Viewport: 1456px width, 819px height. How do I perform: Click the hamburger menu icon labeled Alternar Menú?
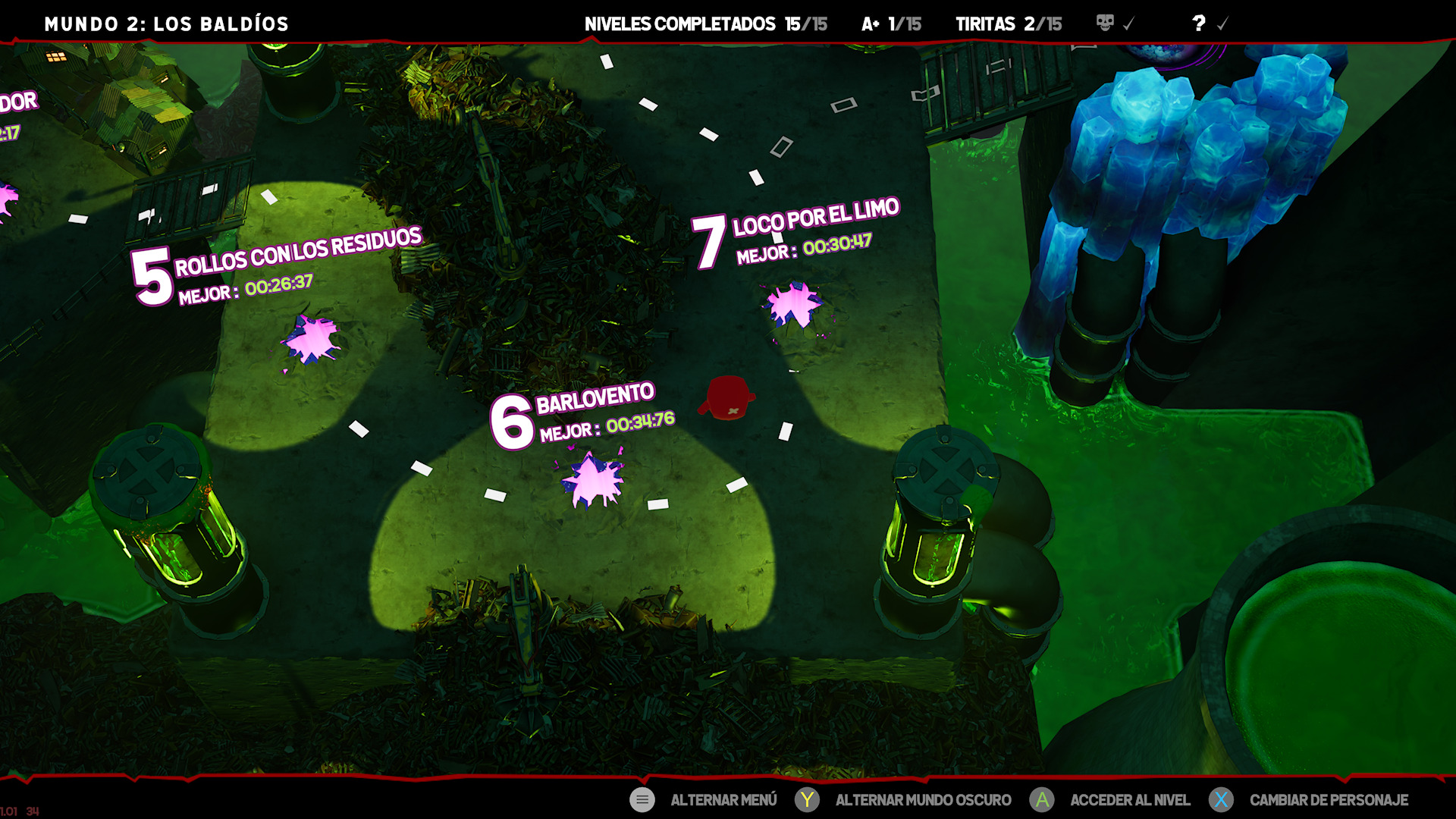pos(642,799)
